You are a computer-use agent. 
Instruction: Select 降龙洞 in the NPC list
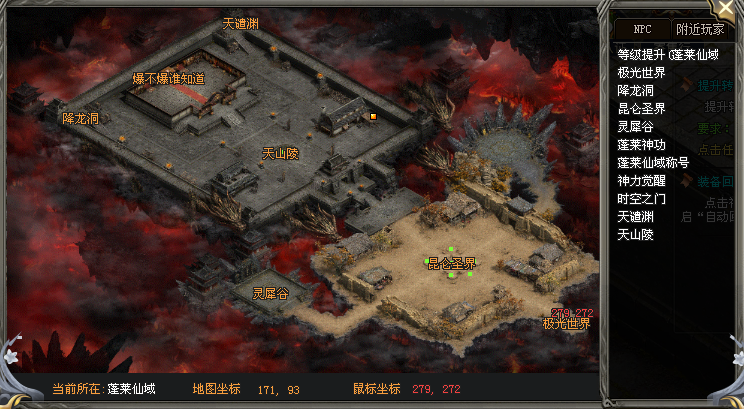635,90
